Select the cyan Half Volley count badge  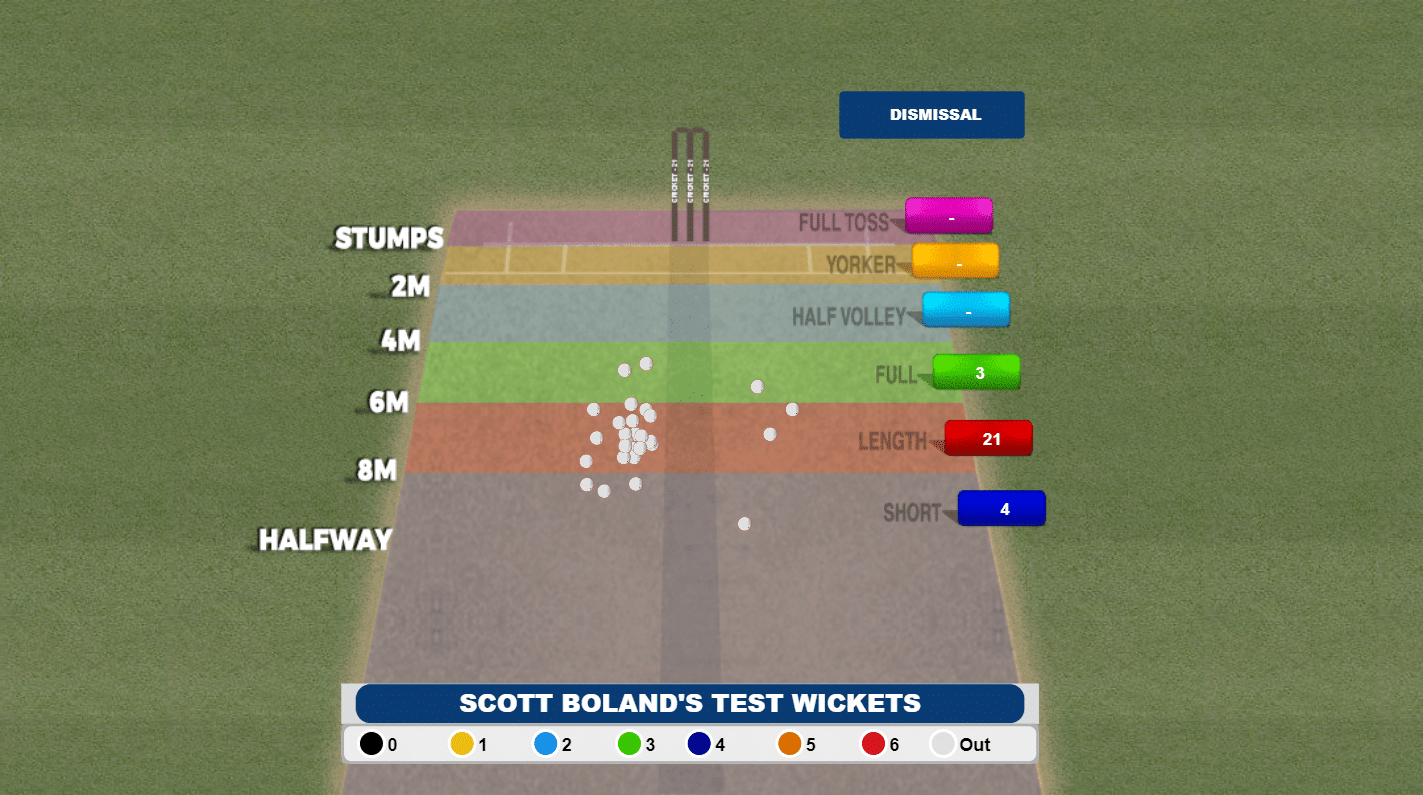[966, 310]
